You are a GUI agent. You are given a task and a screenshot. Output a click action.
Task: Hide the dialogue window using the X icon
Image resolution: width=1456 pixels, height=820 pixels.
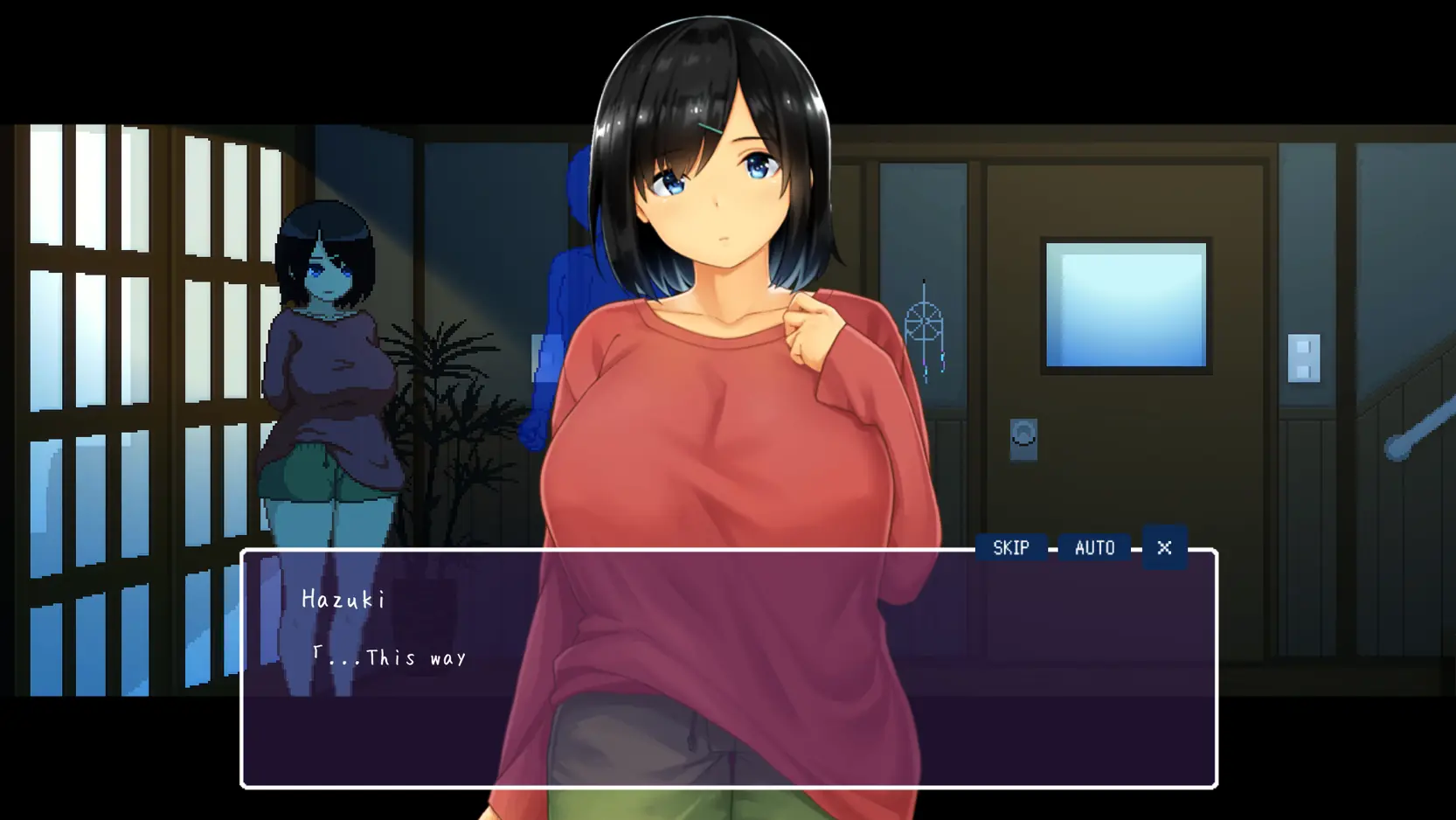point(1164,548)
